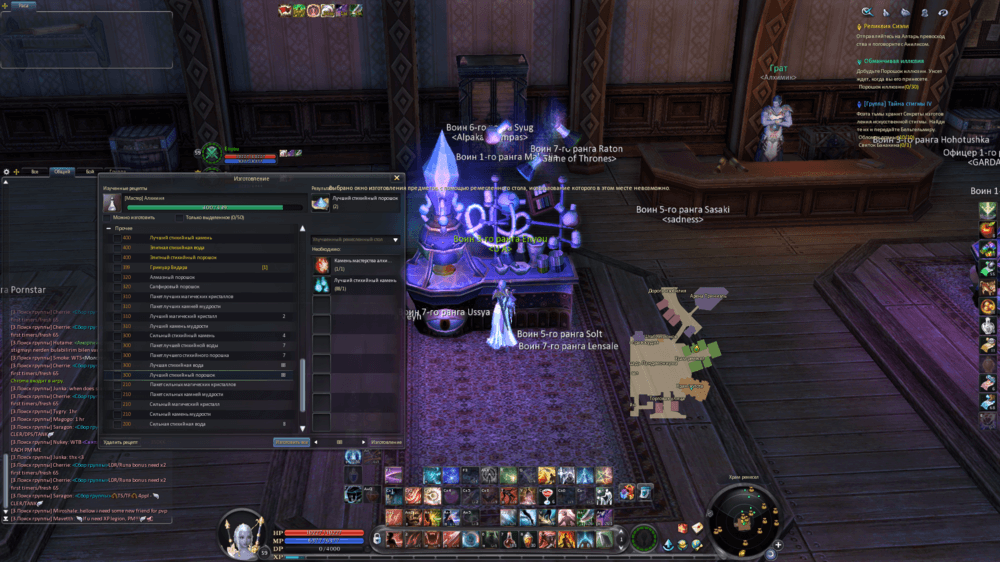Viewport: 1000px width, 562px height.
Task: Toggle the 'Только выделенное' checkbox
Action: click(x=180, y=217)
